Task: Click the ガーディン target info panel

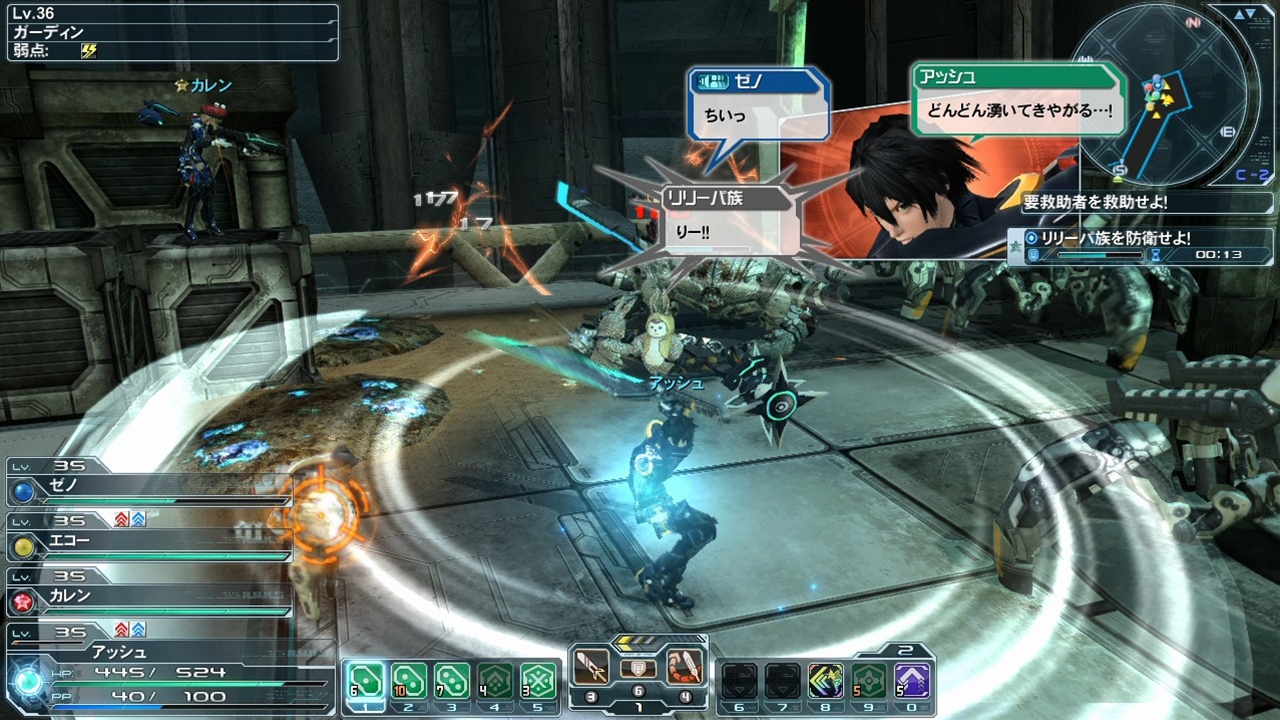Action: point(173,33)
